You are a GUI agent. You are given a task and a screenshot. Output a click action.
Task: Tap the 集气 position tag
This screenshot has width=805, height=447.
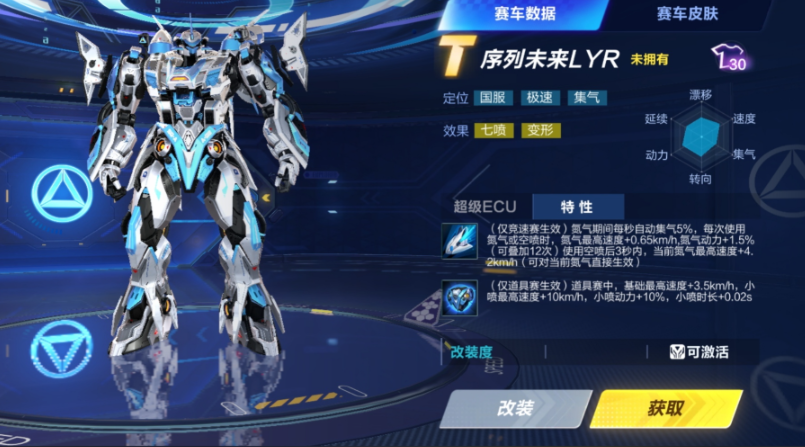(586, 99)
